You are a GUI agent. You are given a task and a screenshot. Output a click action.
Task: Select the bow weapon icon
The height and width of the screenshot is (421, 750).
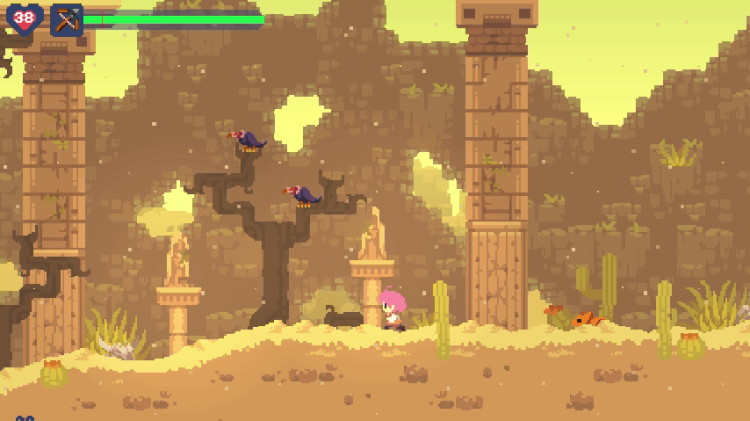pos(67,20)
